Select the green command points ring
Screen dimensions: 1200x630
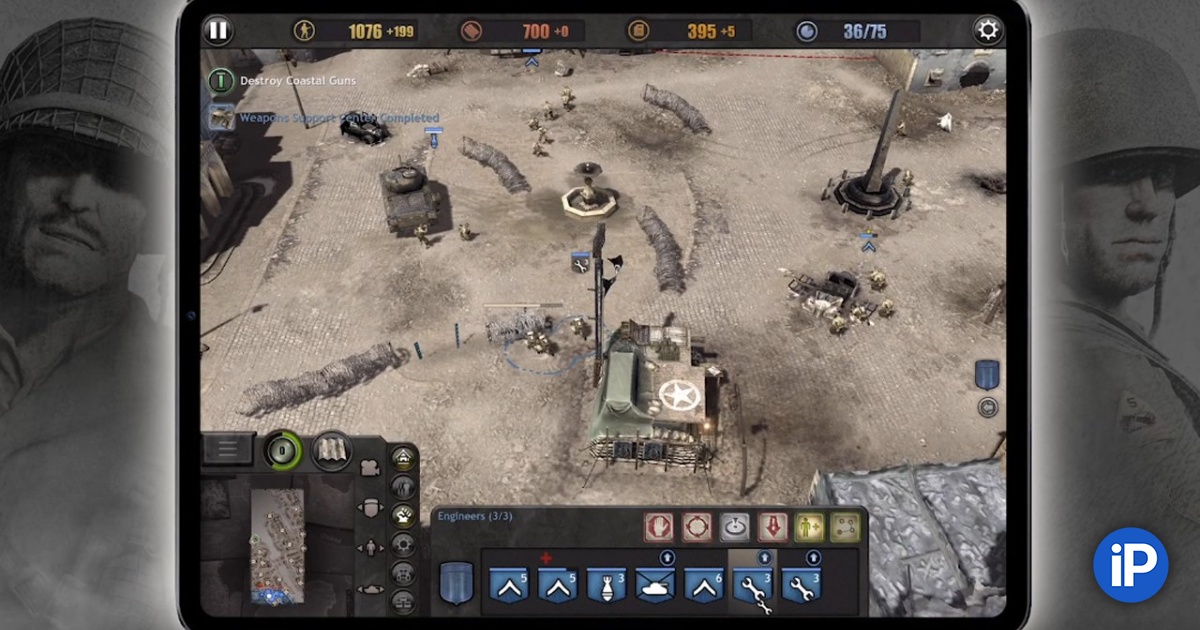point(282,450)
